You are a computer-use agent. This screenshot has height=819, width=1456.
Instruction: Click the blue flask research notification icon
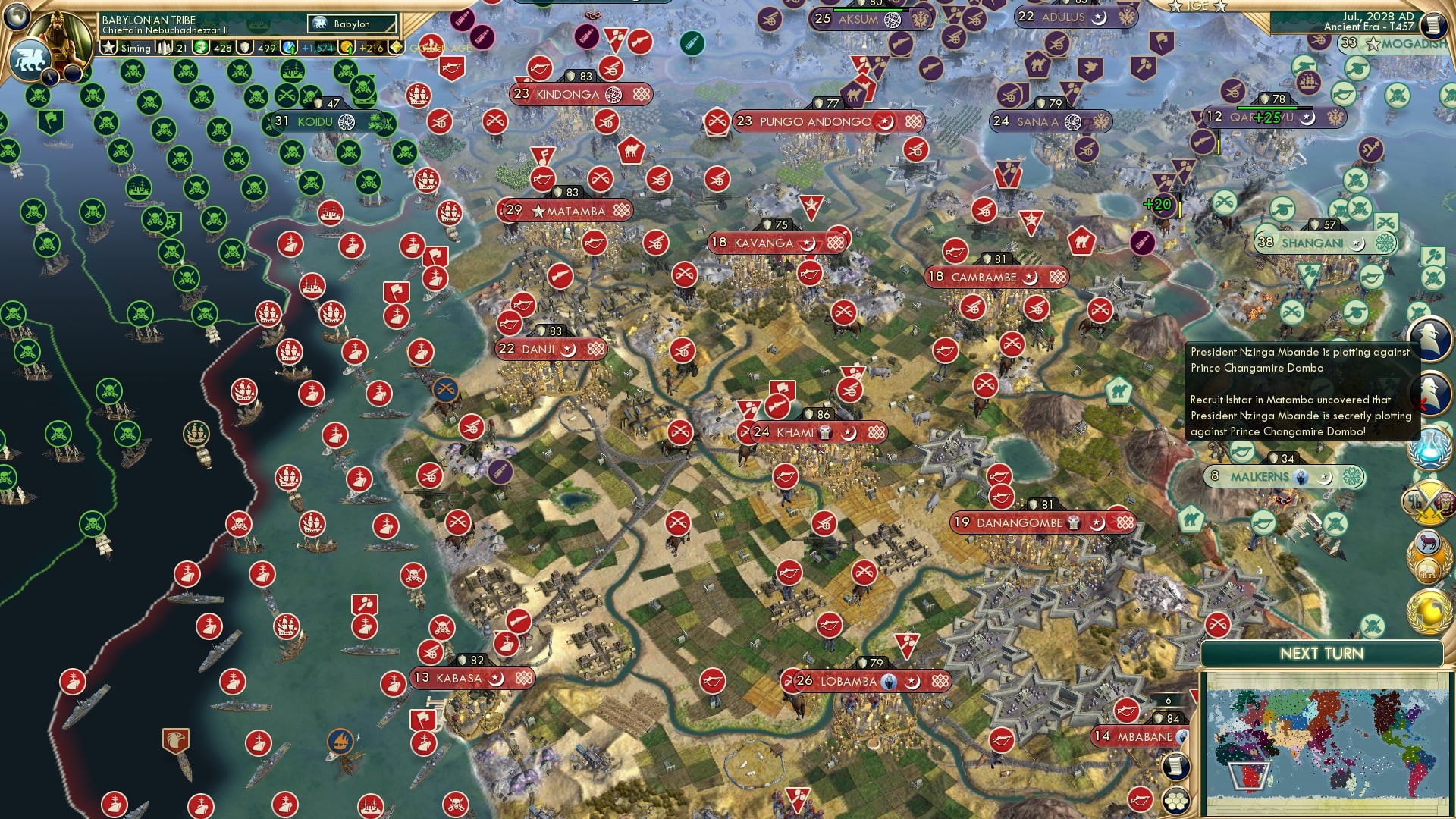click(1428, 447)
